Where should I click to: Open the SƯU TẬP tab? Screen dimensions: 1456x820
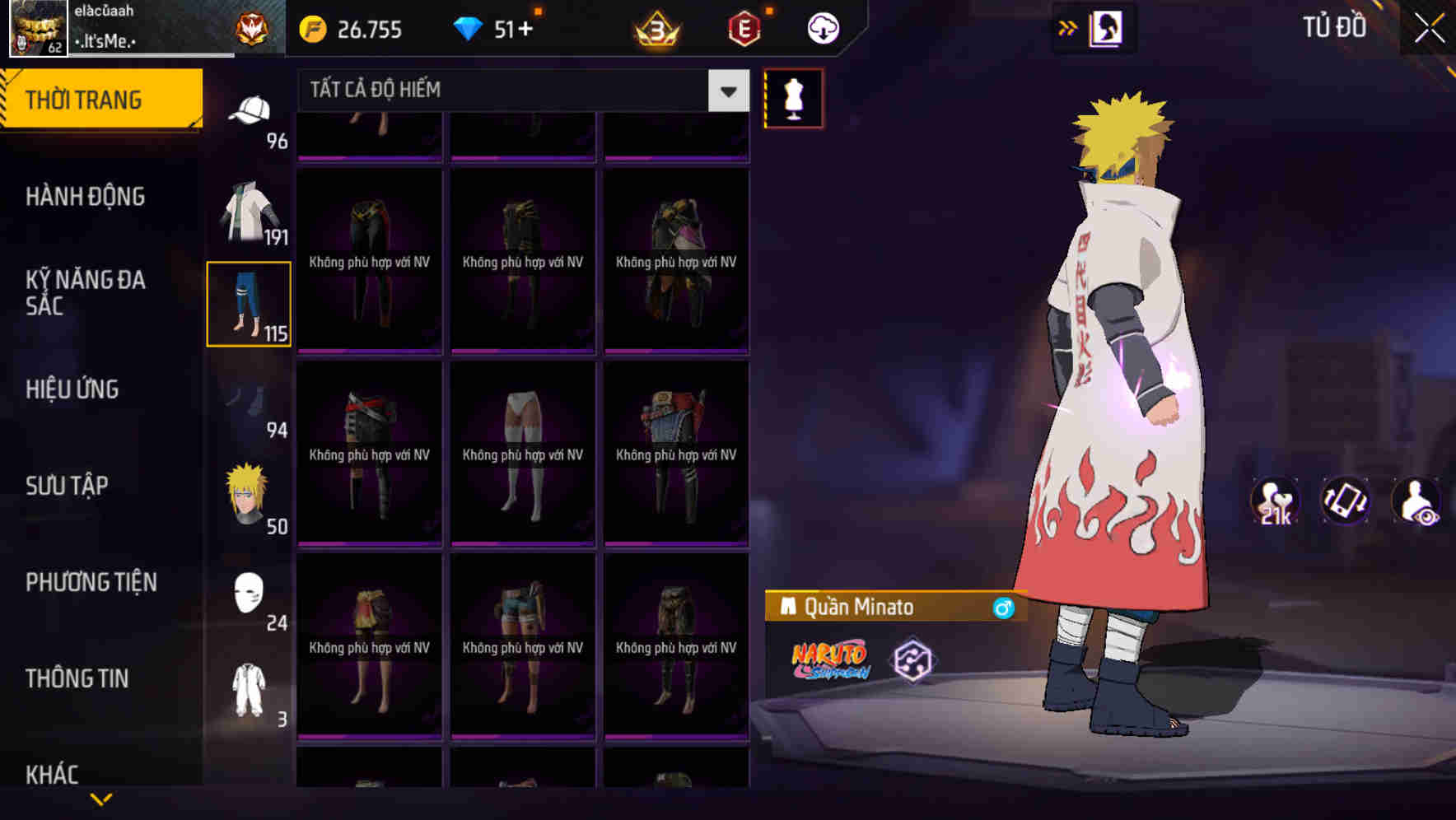coord(67,486)
